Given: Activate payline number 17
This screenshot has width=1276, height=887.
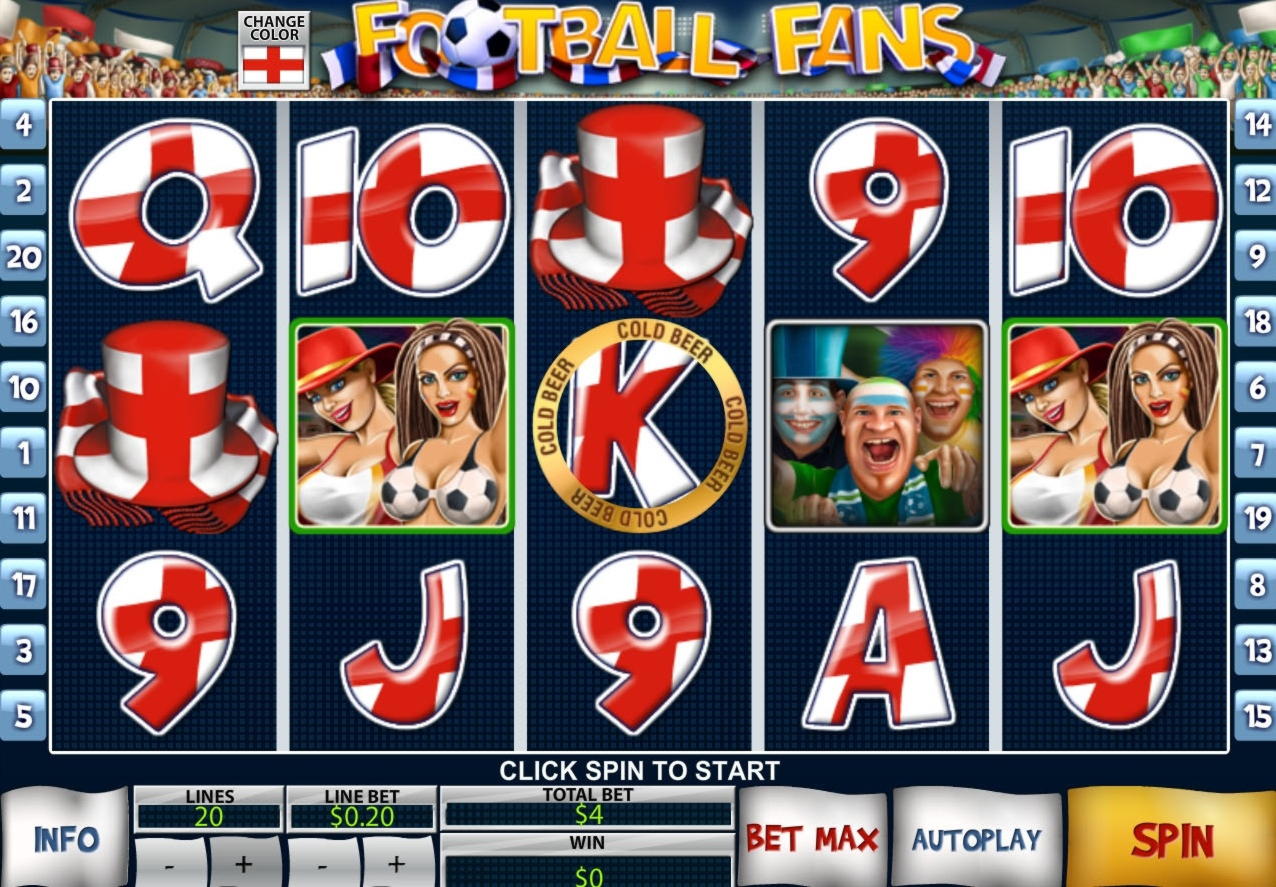Looking at the screenshot, I should 24,584.
